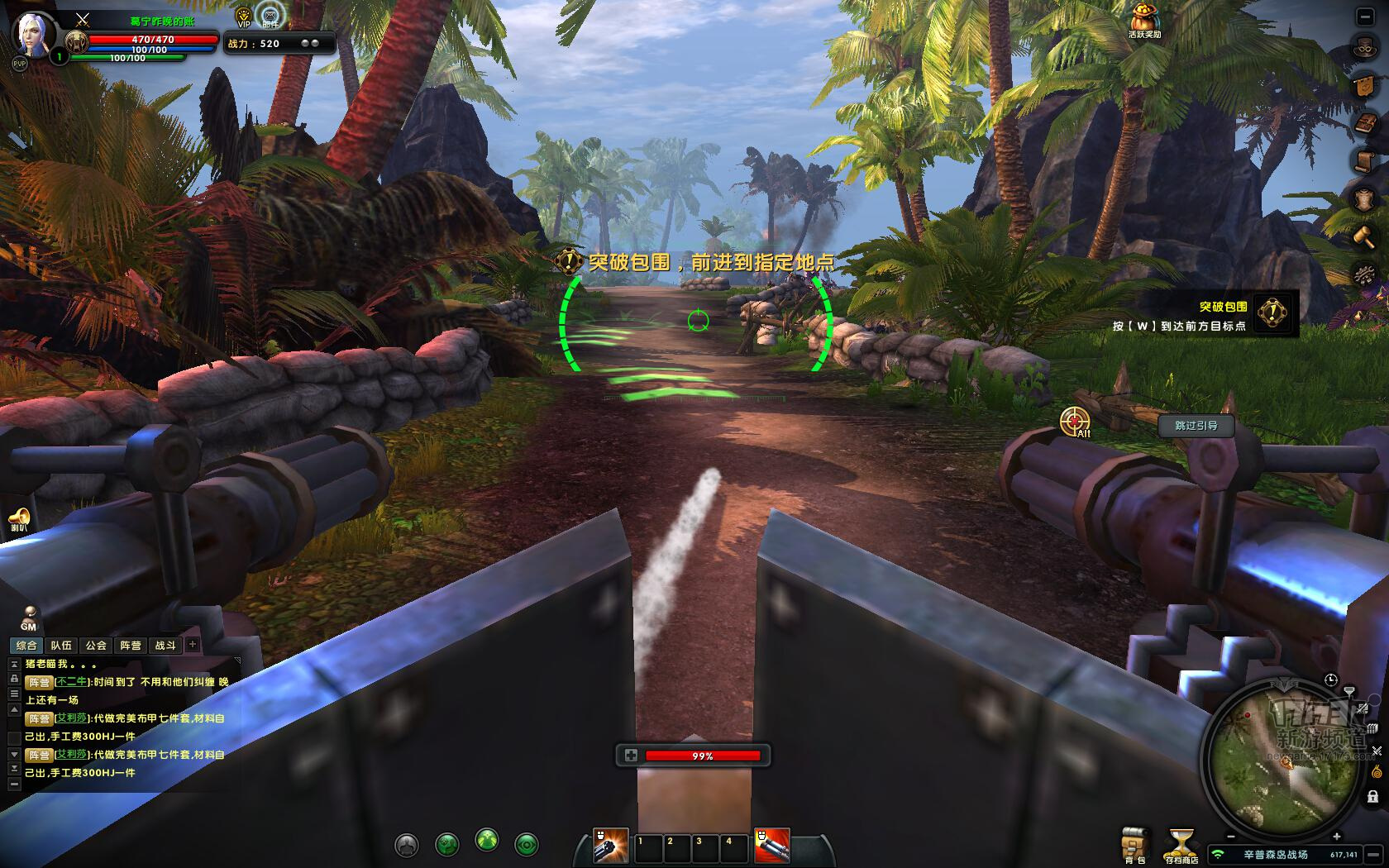
Task: Open the 背包 backpack
Action: (1135, 844)
